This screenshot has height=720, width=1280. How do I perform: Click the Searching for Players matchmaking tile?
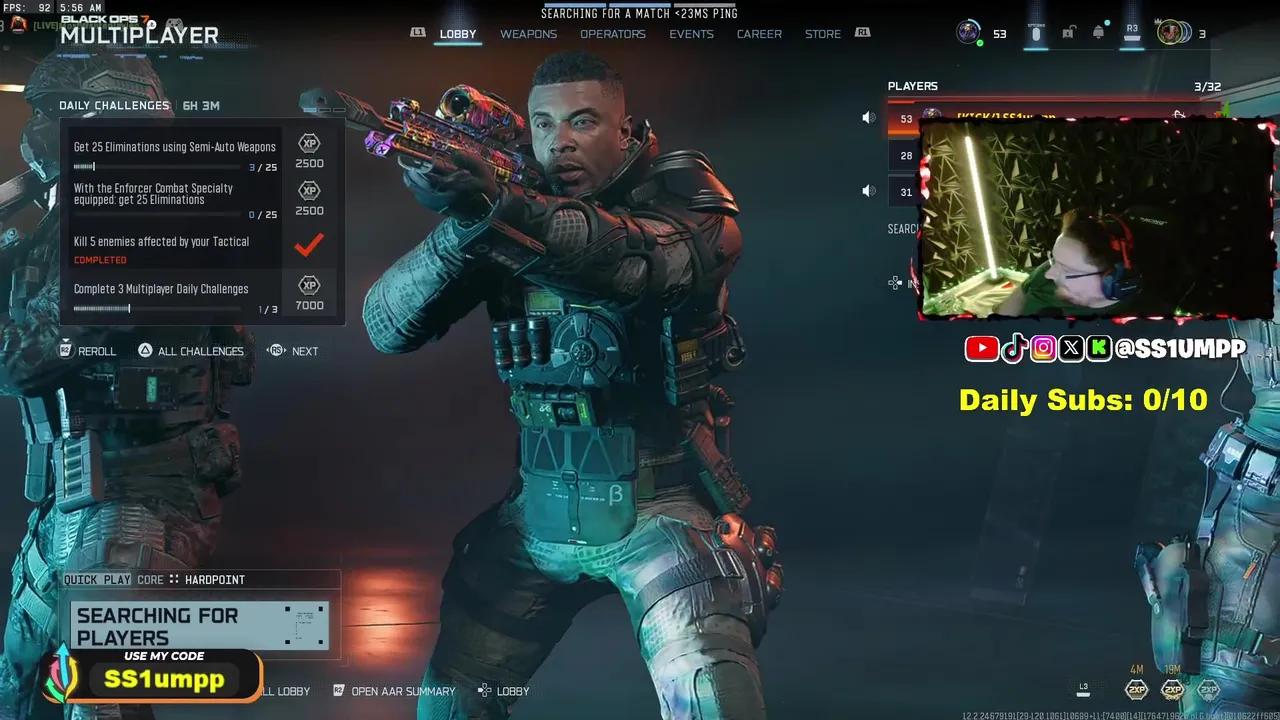pos(200,627)
